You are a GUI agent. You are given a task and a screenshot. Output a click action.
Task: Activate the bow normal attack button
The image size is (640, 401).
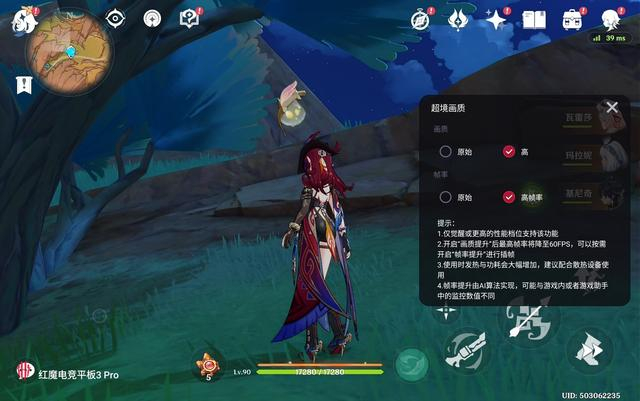[x=526, y=320]
